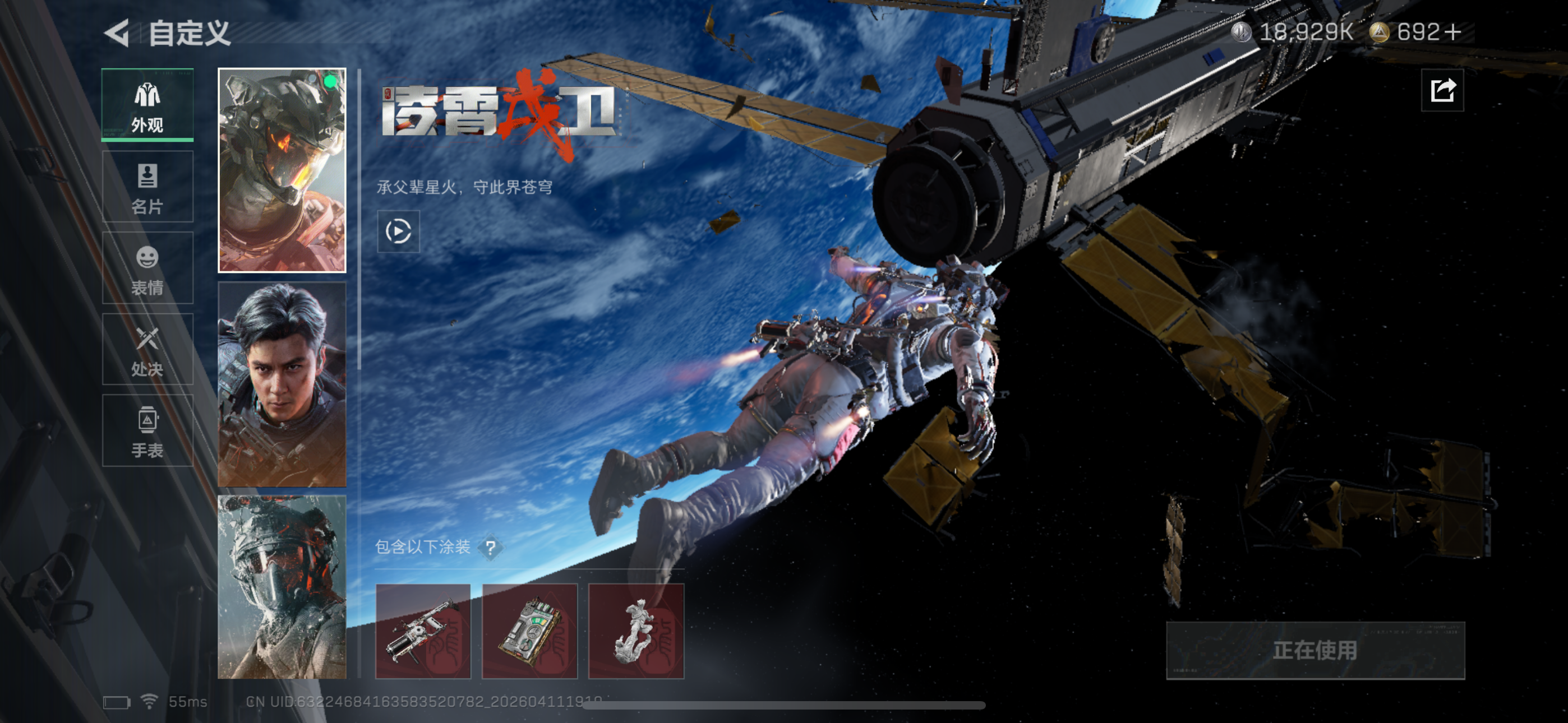Share this skin via the share icon
Image resolution: width=1568 pixels, height=723 pixels.
(x=1442, y=91)
